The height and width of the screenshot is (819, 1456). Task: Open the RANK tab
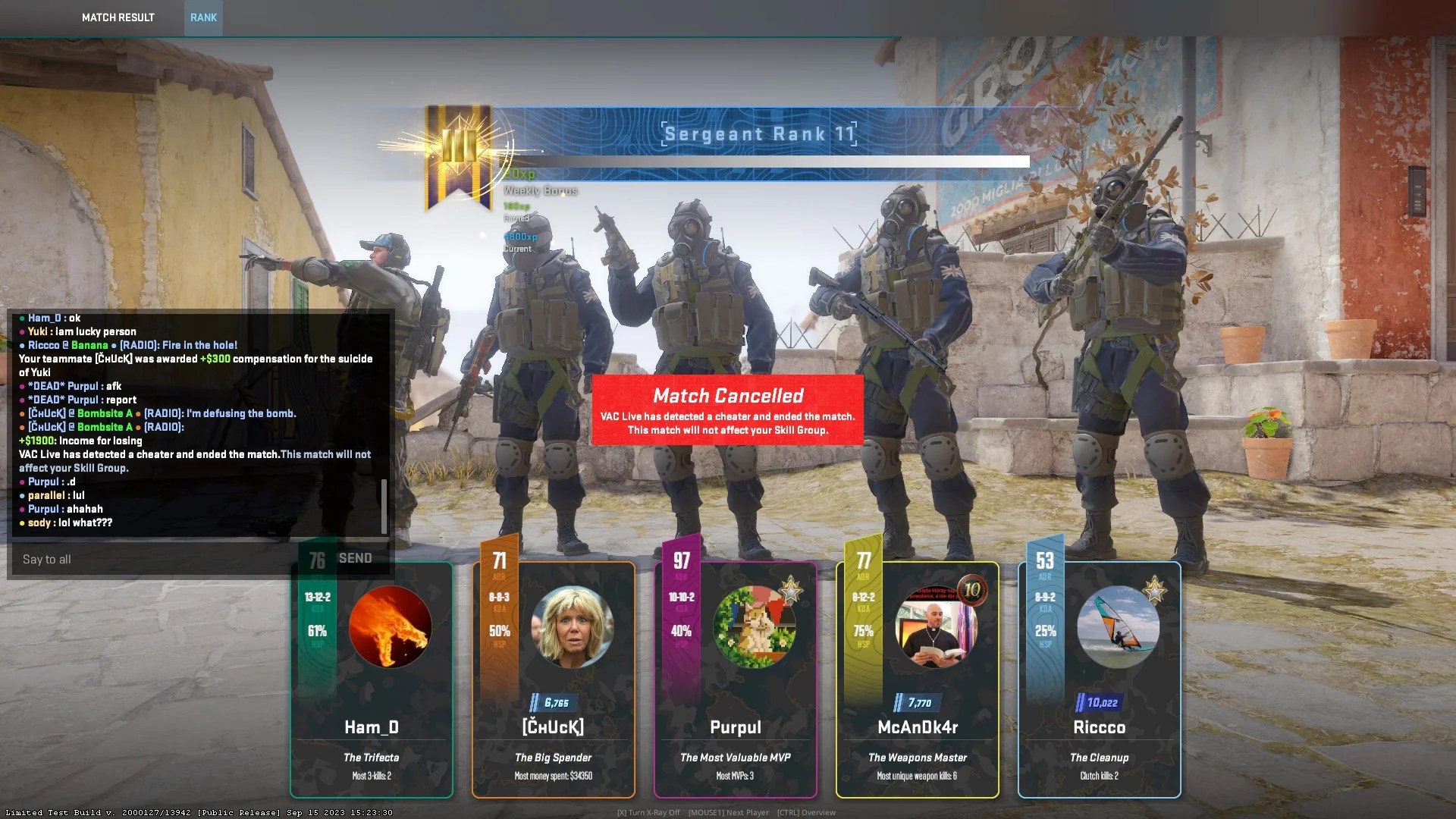click(x=202, y=17)
